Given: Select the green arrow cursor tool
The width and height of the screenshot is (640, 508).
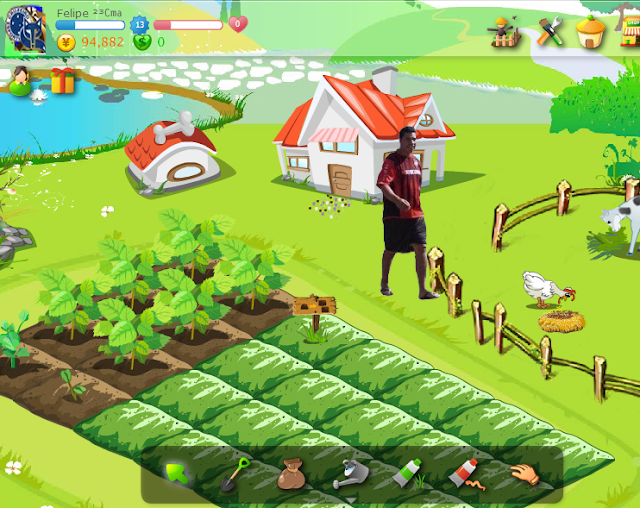Looking at the screenshot, I should pos(177,471).
